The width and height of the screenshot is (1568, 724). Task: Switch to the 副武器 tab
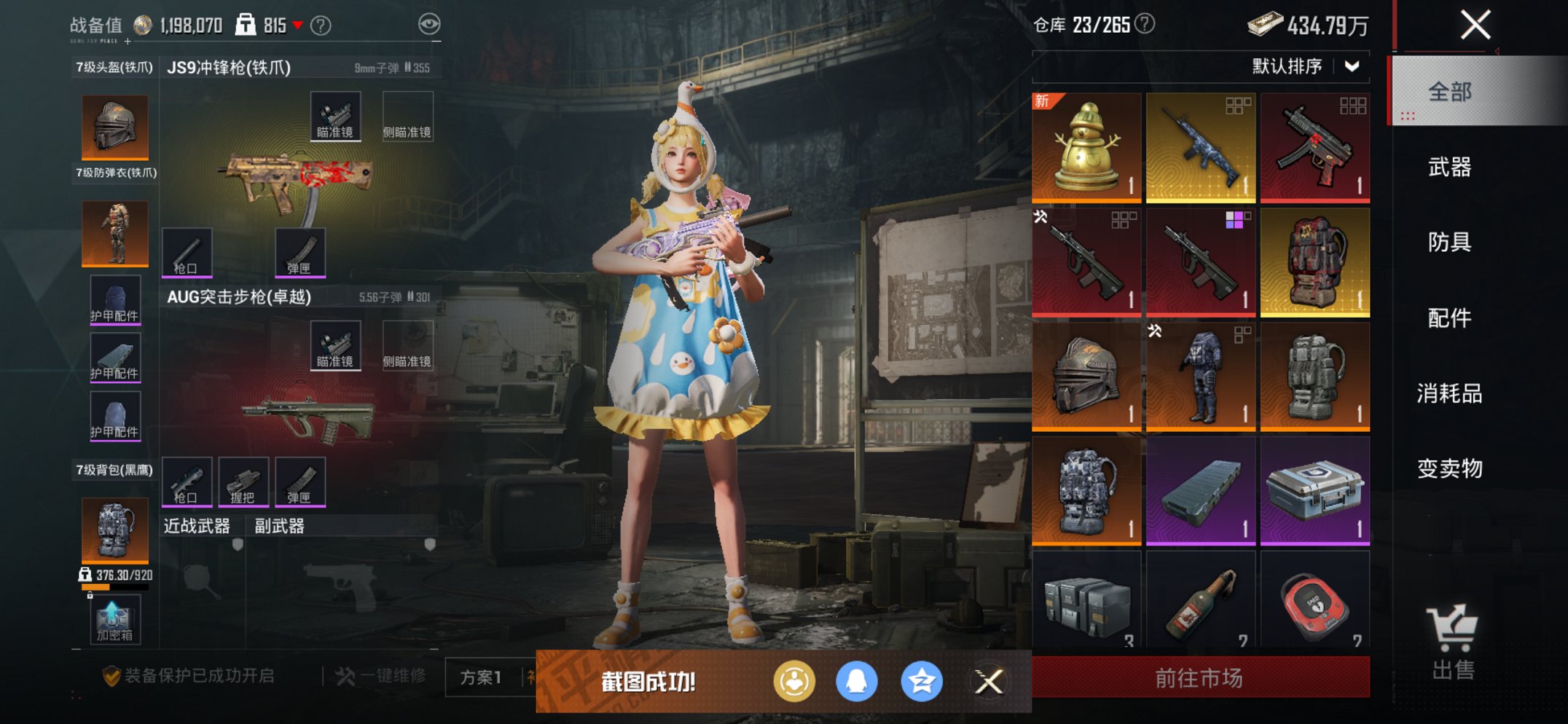(281, 525)
